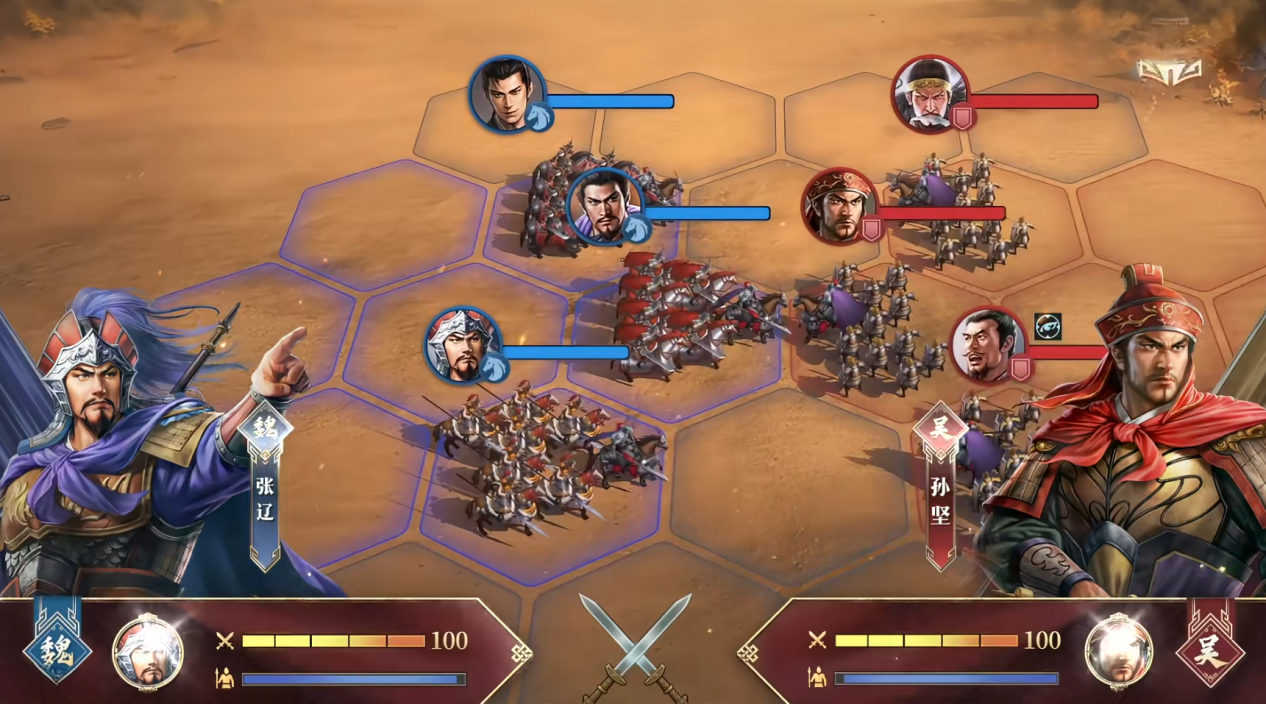The image size is (1266, 704).
Task: Target the red-helmeted enemy general portrait
Action: tap(840, 206)
